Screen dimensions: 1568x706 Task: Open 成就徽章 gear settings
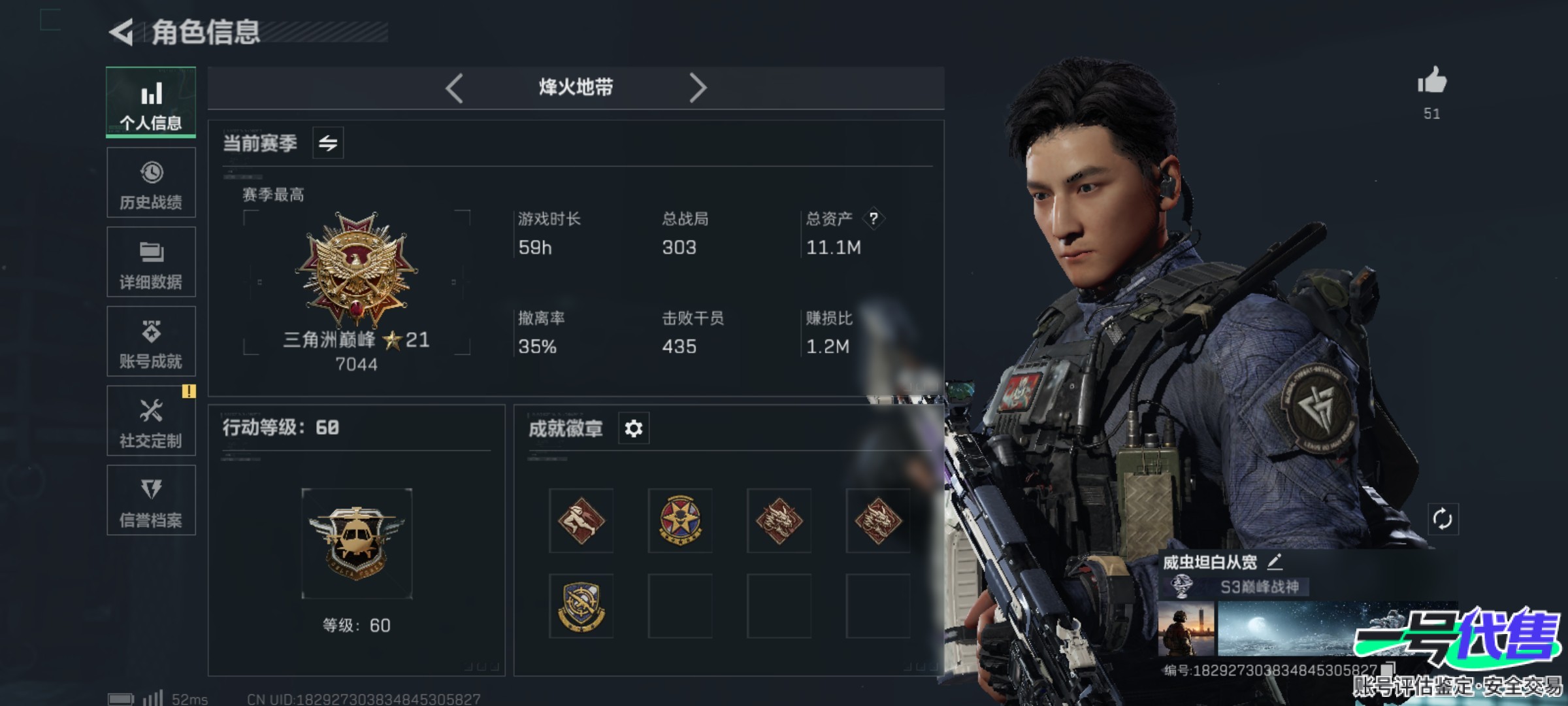tap(634, 429)
